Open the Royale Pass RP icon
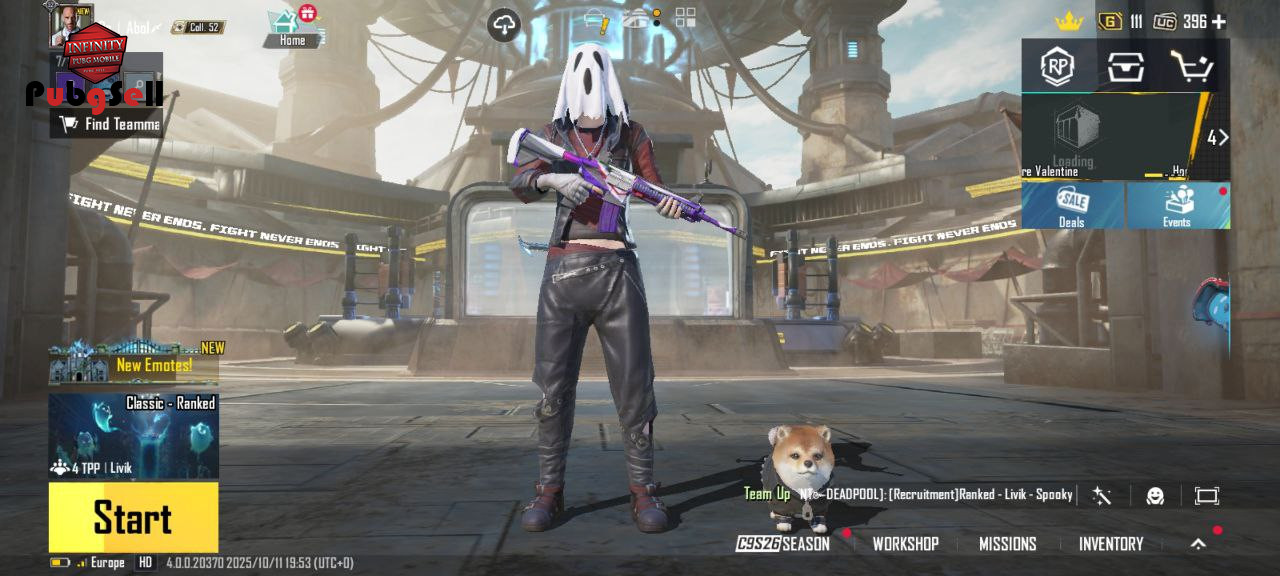 click(x=1057, y=67)
